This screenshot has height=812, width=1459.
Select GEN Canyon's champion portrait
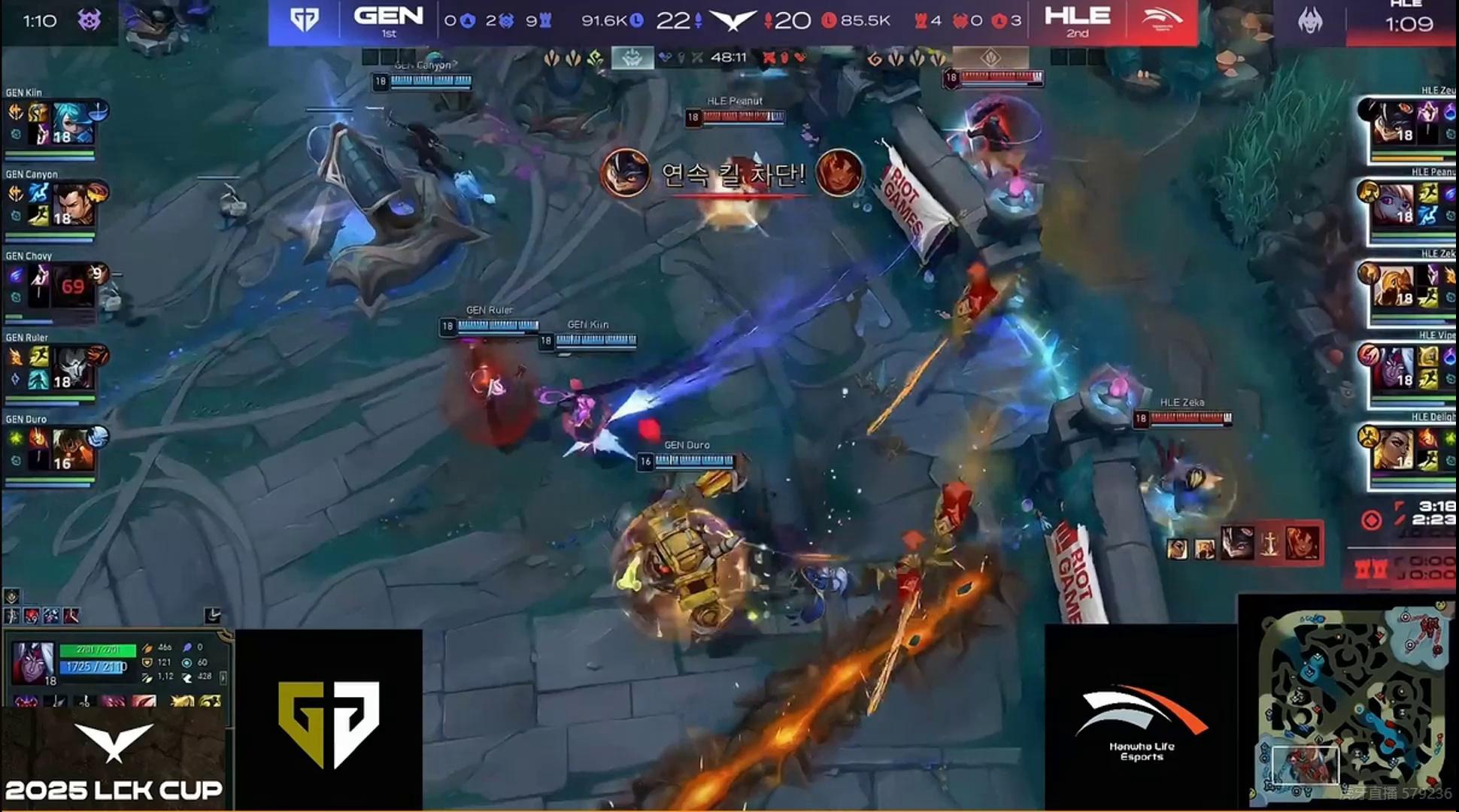coord(73,205)
